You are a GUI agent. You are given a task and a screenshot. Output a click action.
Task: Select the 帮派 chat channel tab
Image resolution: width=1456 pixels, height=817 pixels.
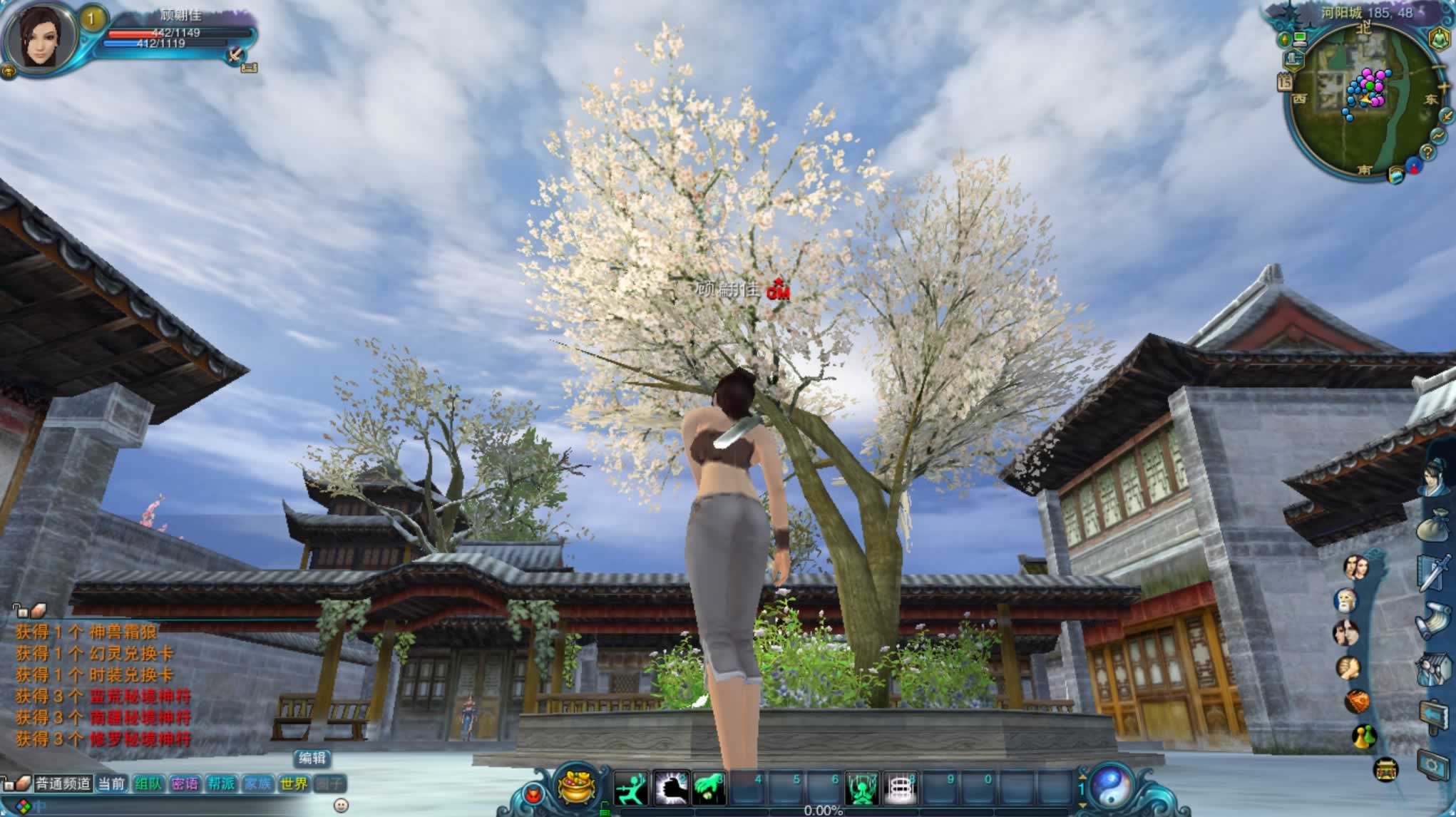221,784
